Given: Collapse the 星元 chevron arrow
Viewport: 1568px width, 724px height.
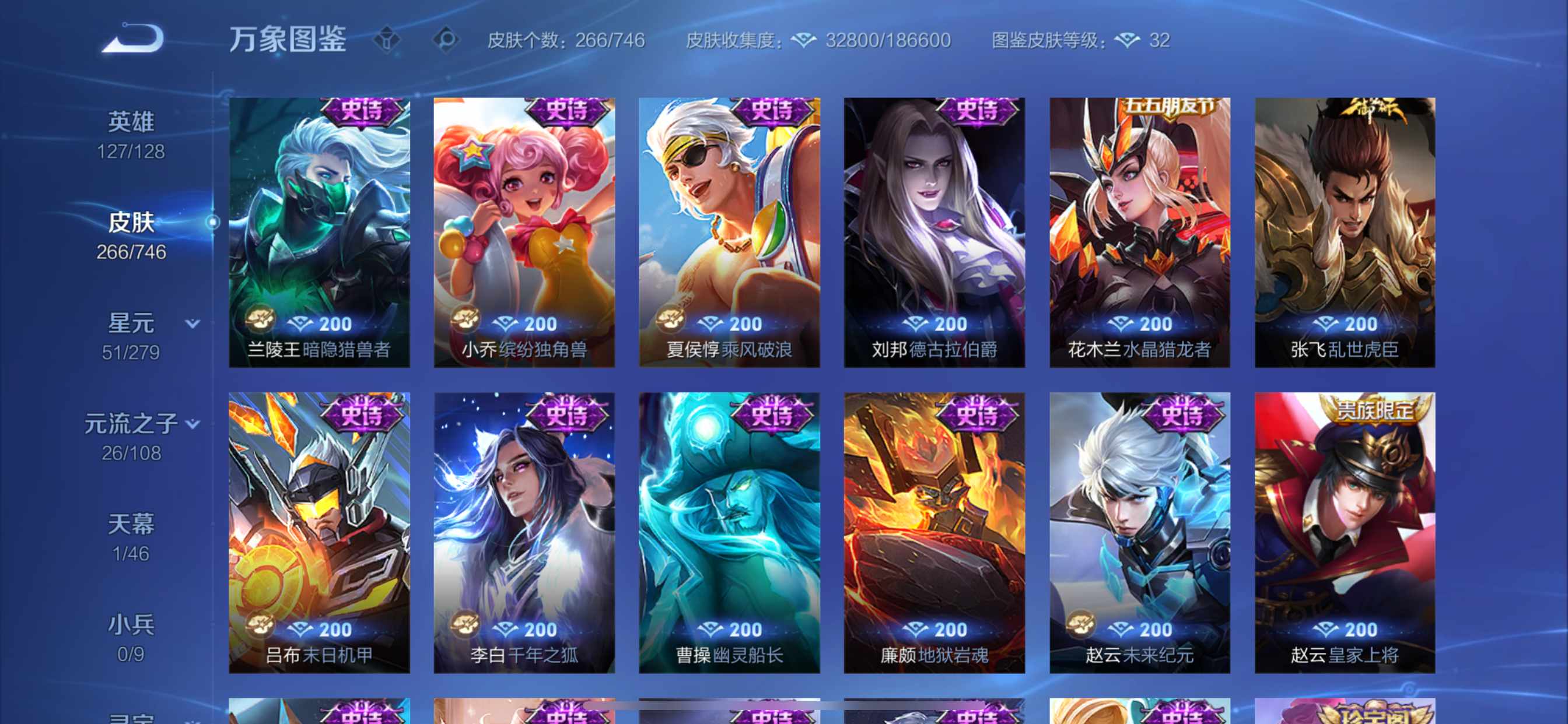Looking at the screenshot, I should tap(192, 323).
